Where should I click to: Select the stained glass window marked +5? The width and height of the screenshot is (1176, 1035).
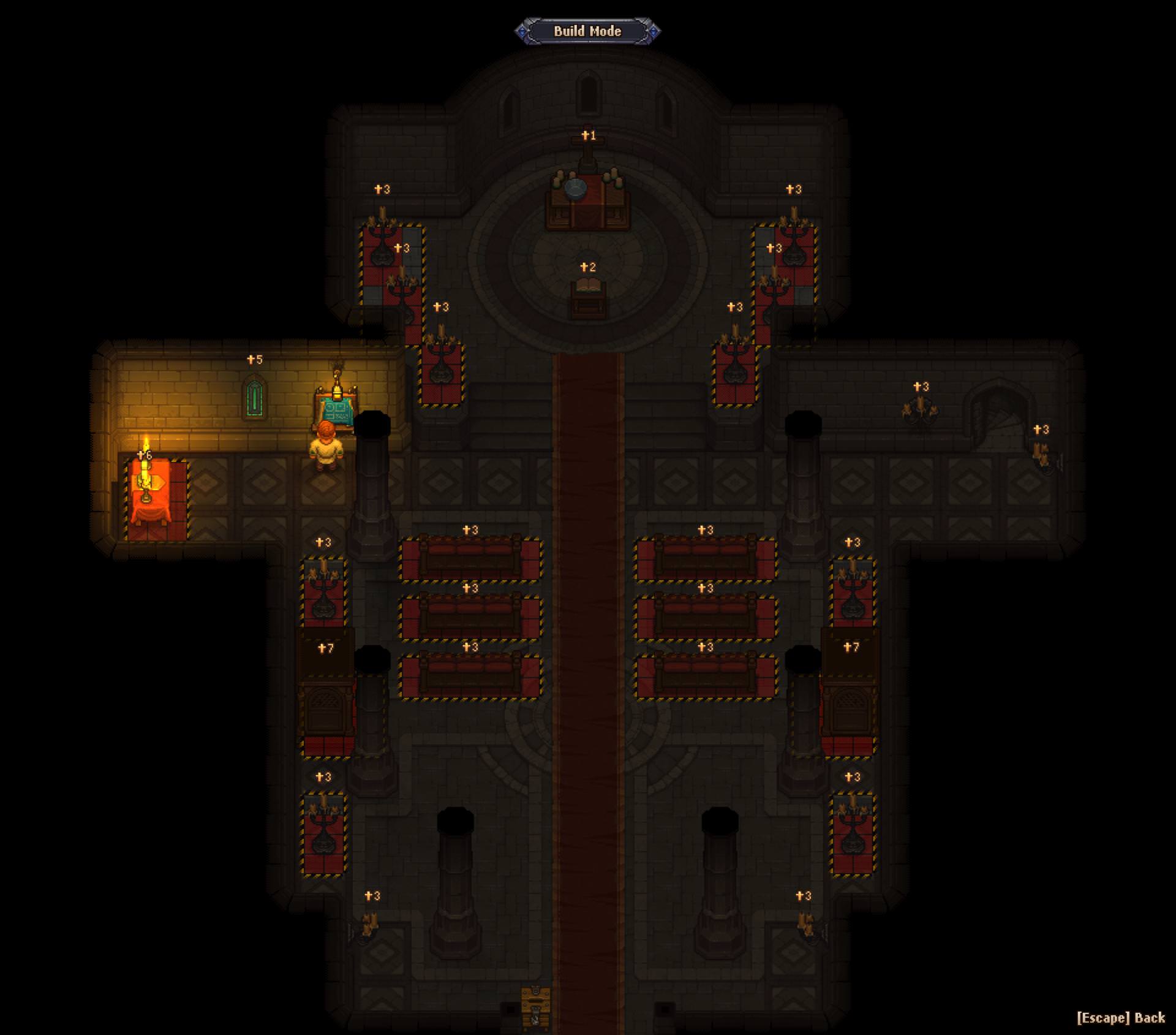point(255,398)
